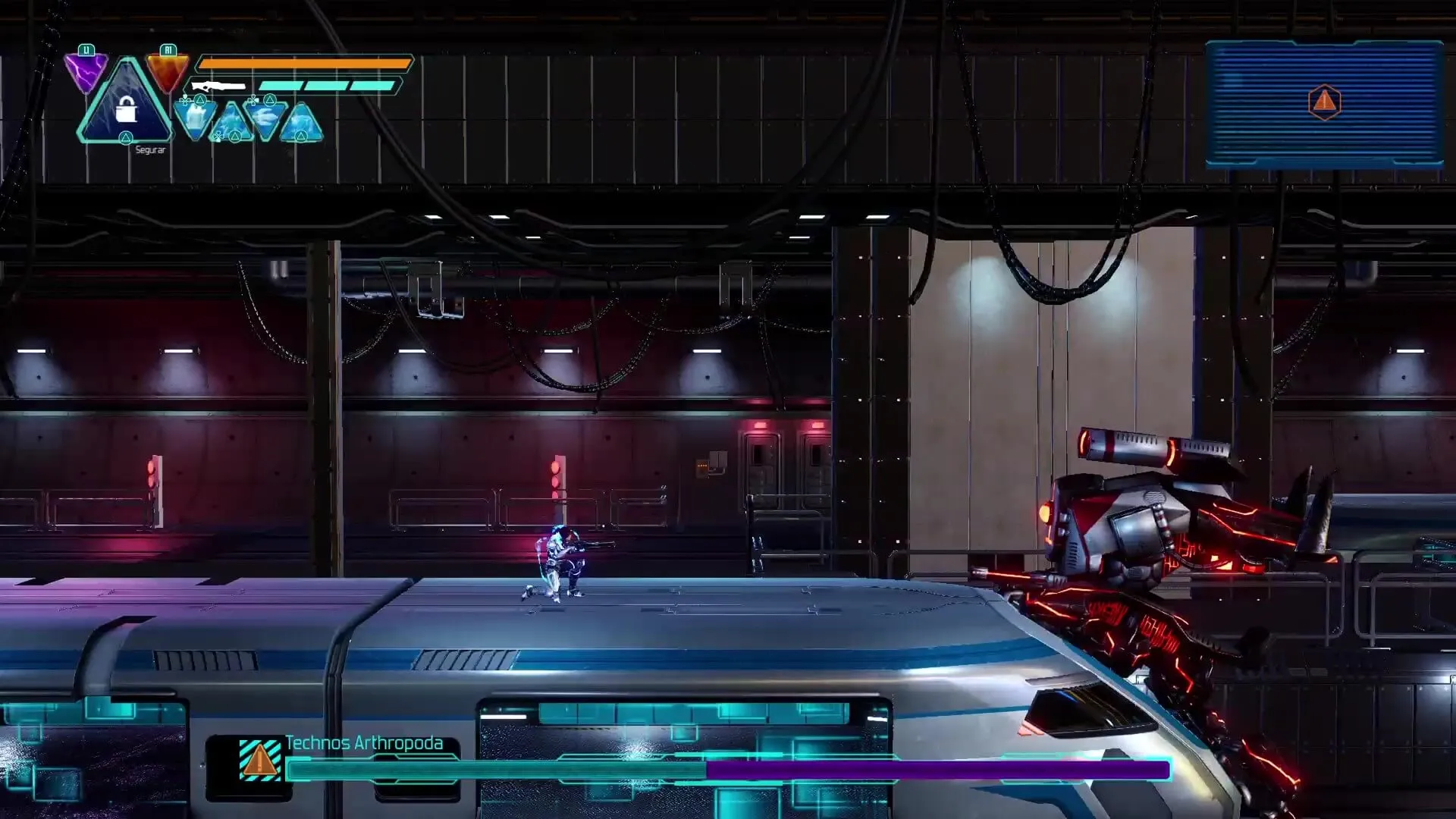Click the Technos Arthropoda boss warning icon
The image size is (1456, 819).
259,759
